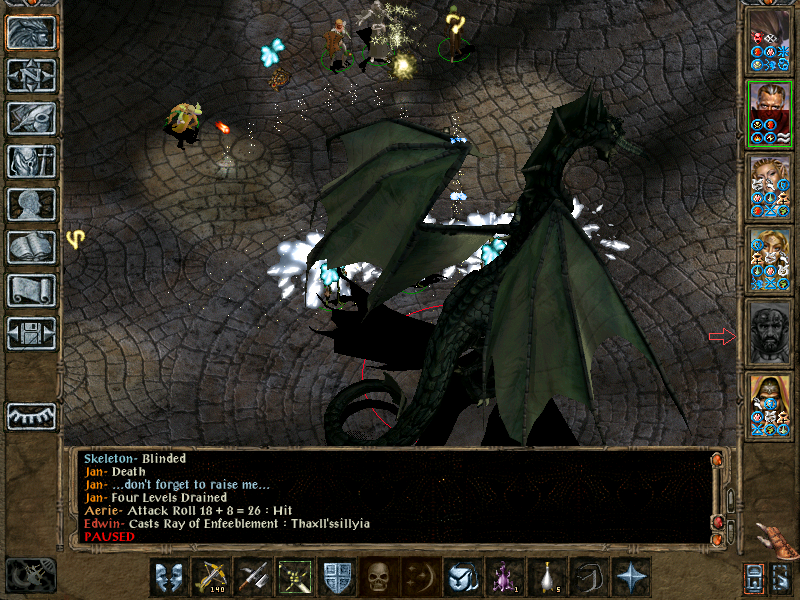This screenshot has width=800, height=600.
Task: Select the crossed weapons quick slot
Action: tap(252, 577)
